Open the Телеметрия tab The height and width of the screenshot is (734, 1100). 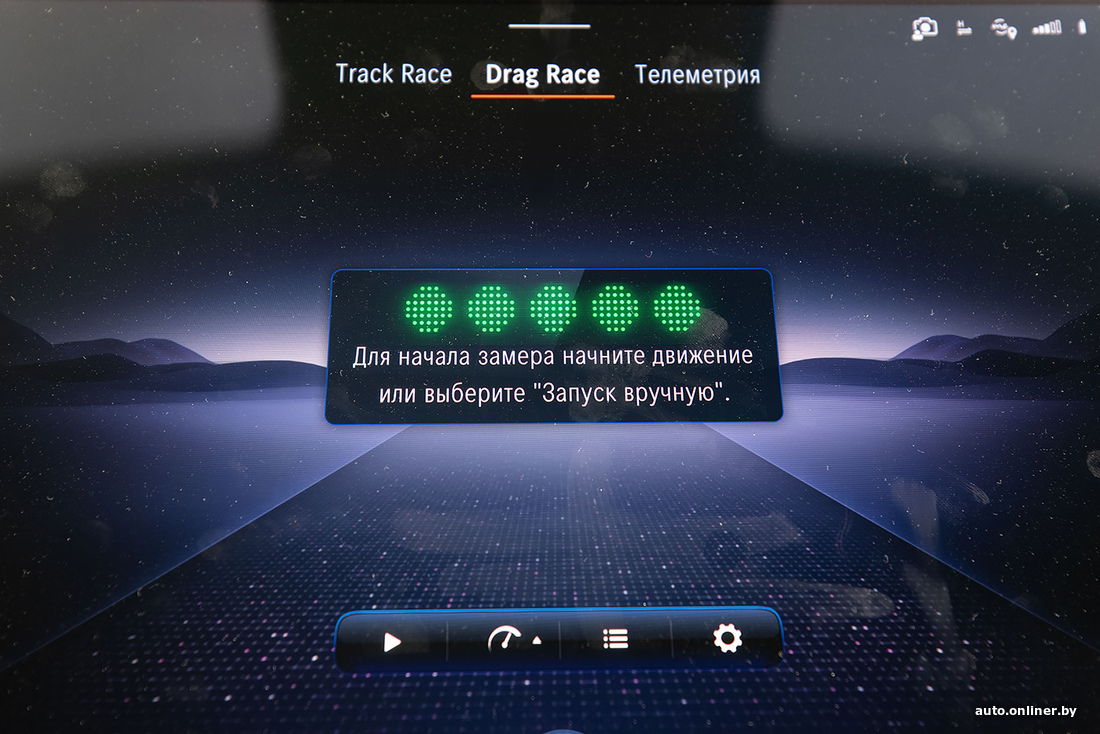coord(697,75)
